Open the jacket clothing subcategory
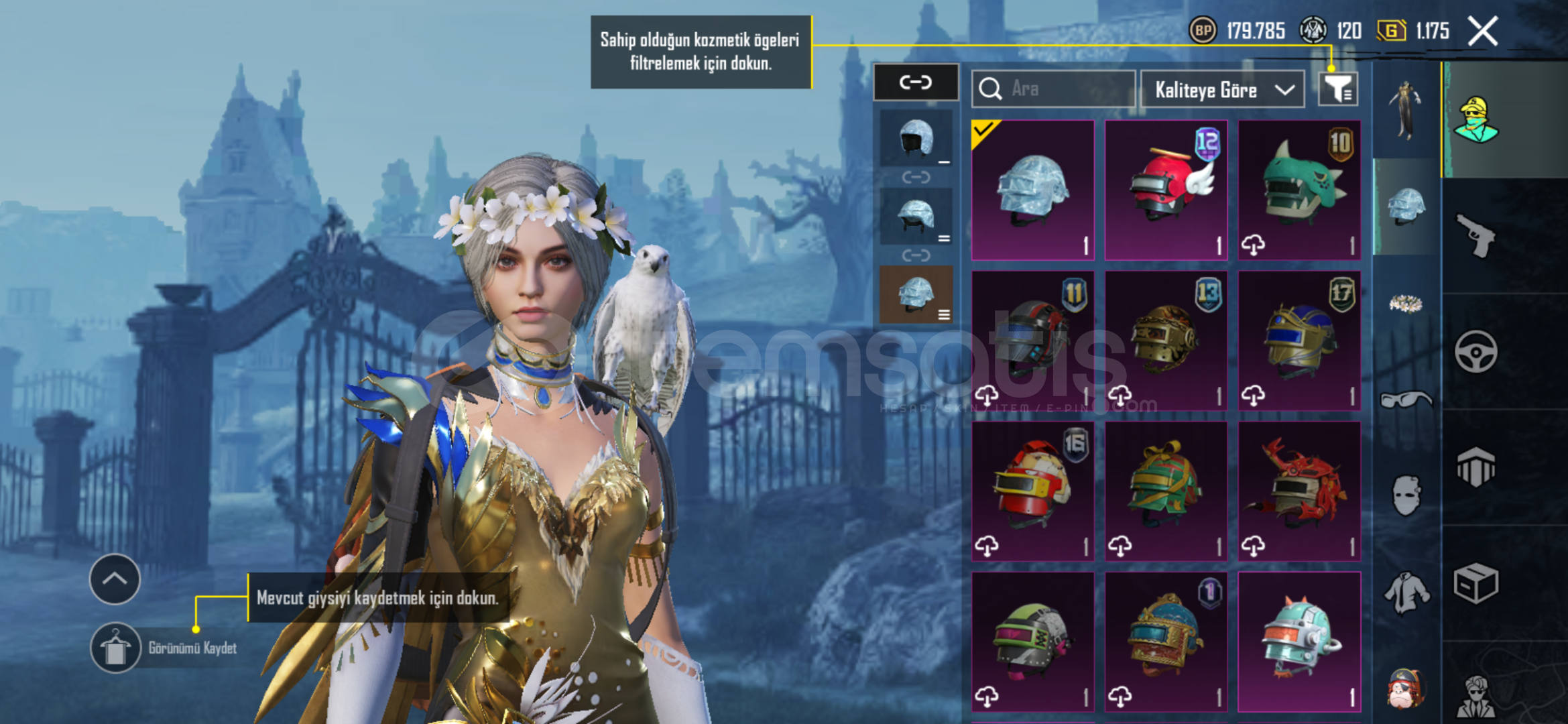This screenshot has height=724, width=1568. click(1406, 593)
